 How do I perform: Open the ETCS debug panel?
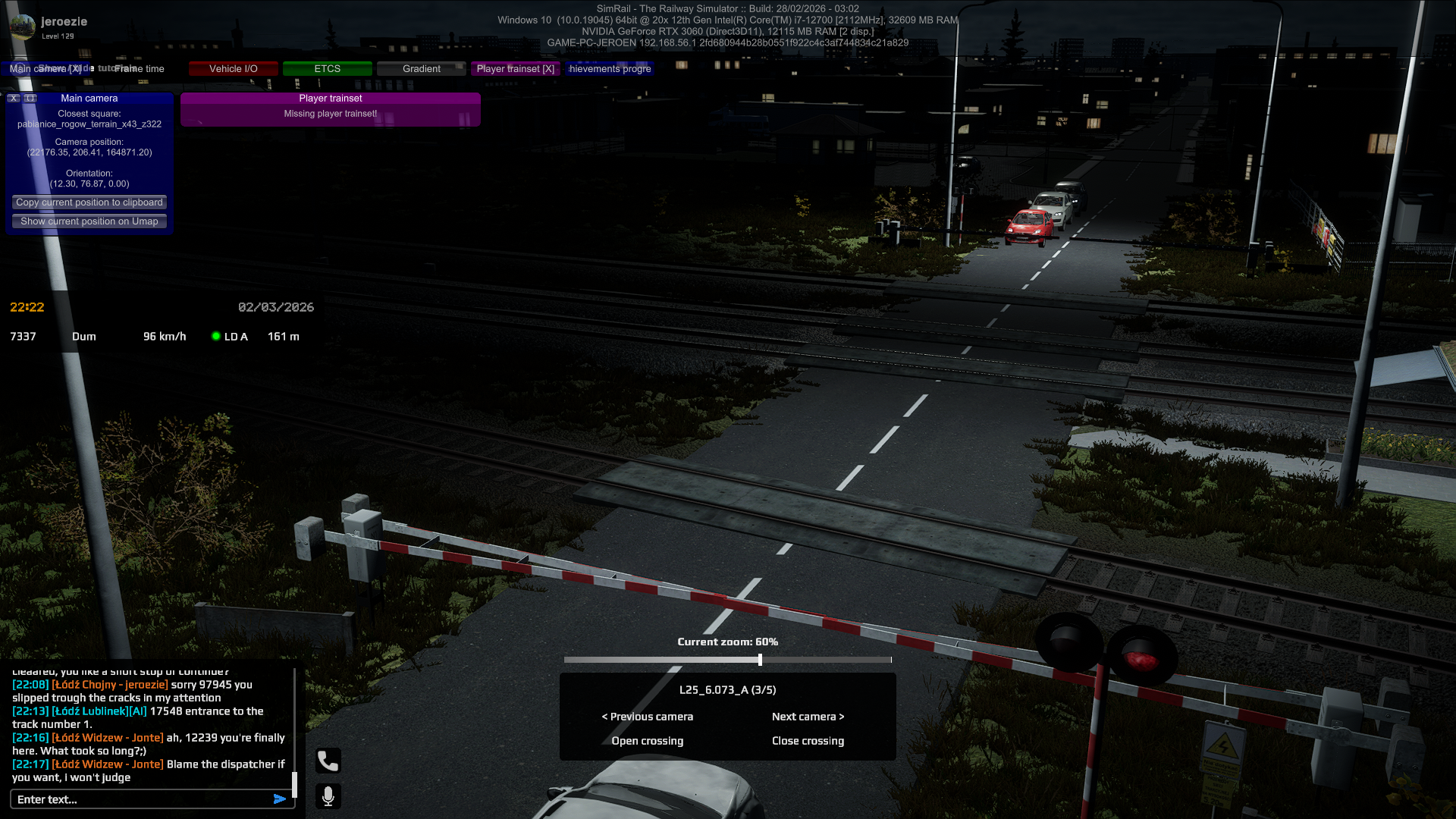coord(327,69)
